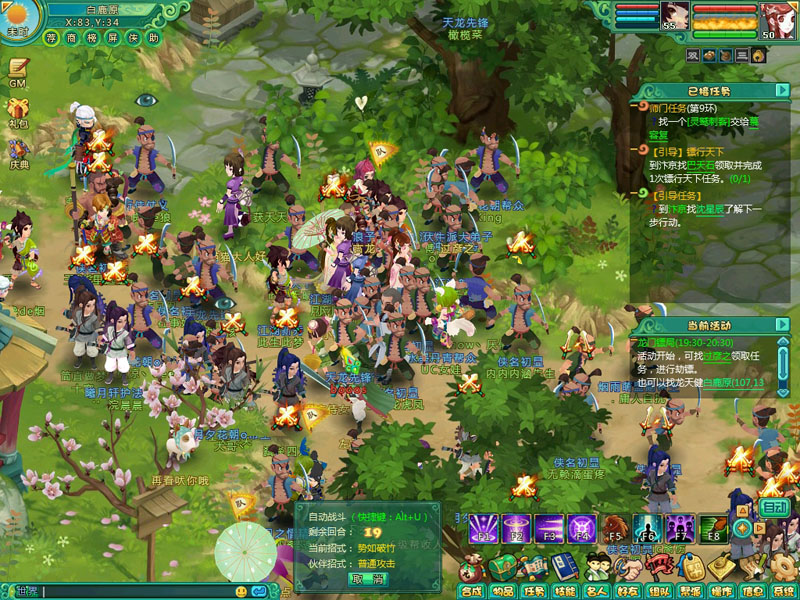Open the 合成 crafting menu
This screenshot has width=800, height=600.
coord(470,591)
